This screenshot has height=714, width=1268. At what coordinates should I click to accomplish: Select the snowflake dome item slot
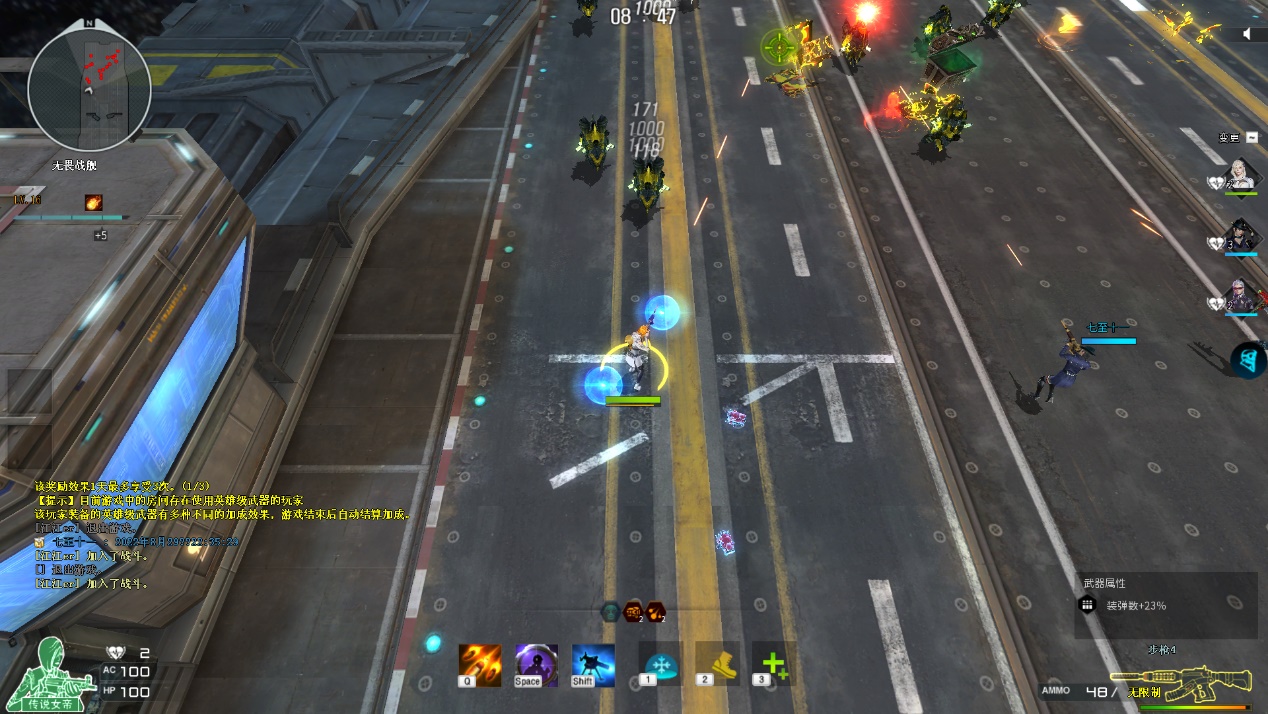click(x=660, y=663)
